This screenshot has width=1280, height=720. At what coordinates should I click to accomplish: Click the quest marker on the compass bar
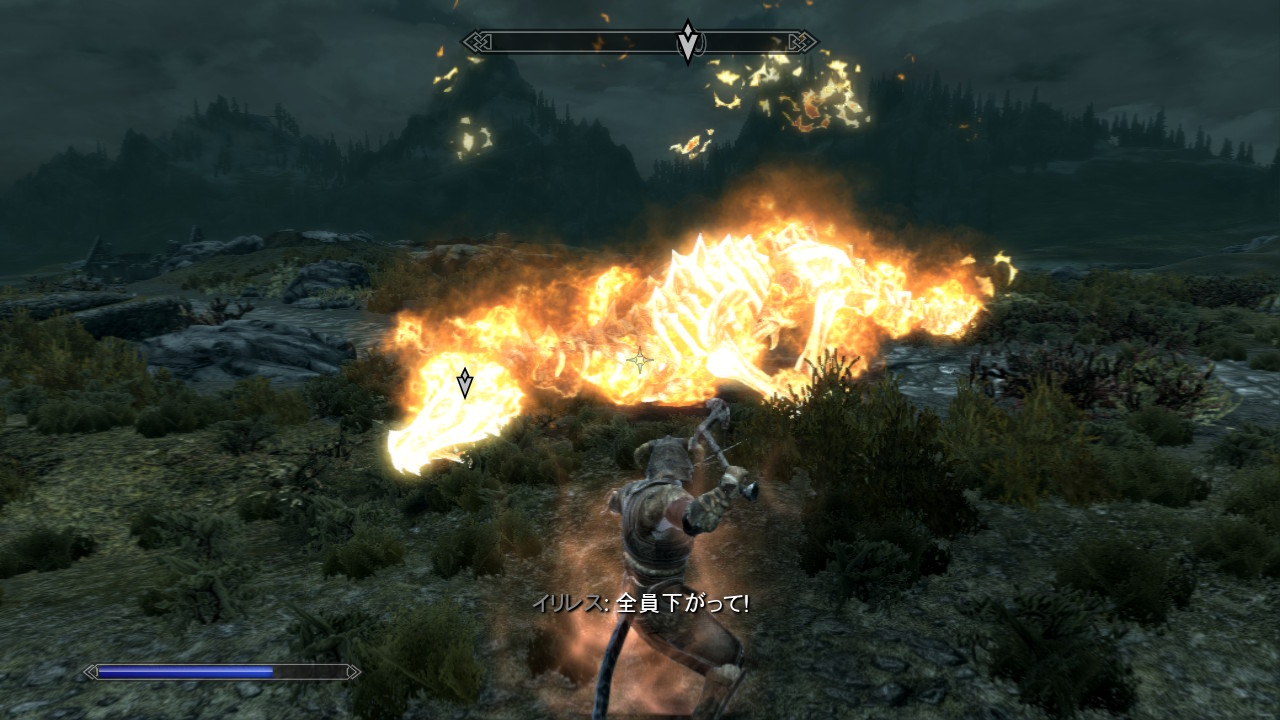coord(687,42)
